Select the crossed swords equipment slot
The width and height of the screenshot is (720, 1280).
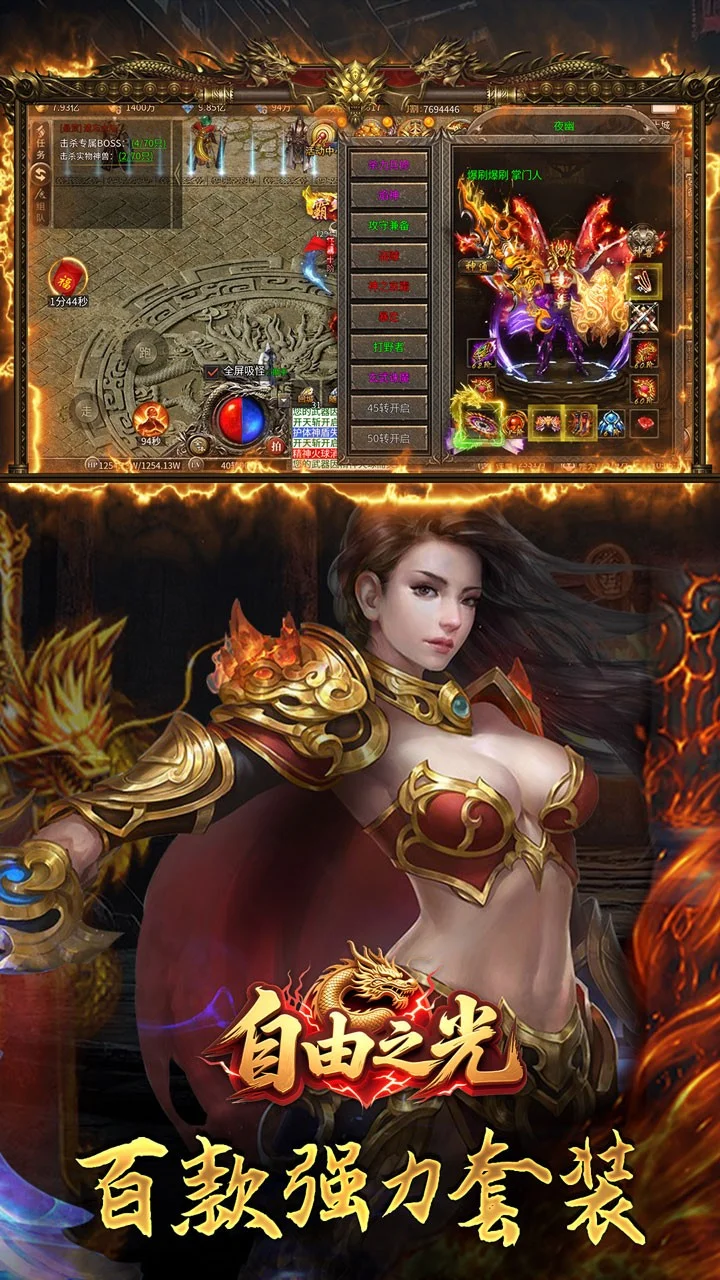645,319
